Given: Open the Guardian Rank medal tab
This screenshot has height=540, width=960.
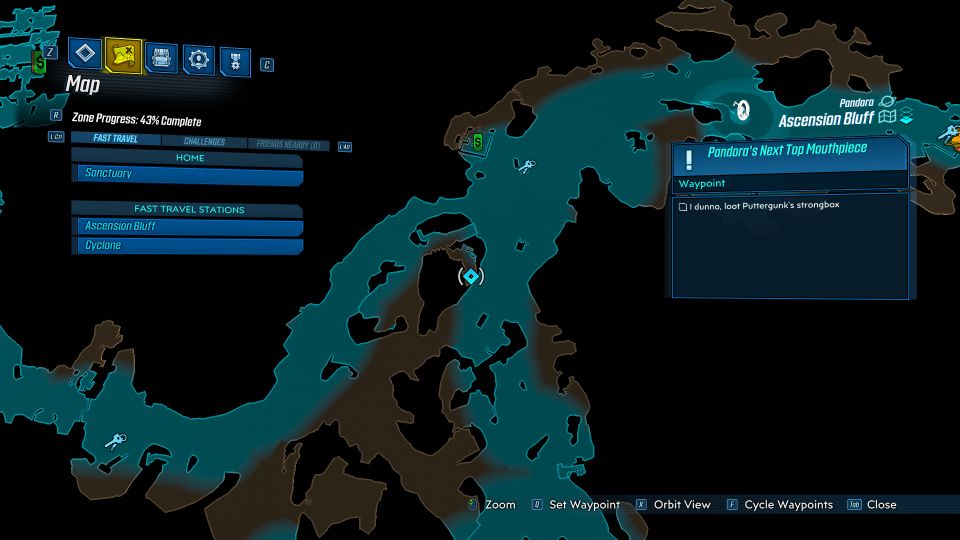Looking at the screenshot, I should 235,60.
